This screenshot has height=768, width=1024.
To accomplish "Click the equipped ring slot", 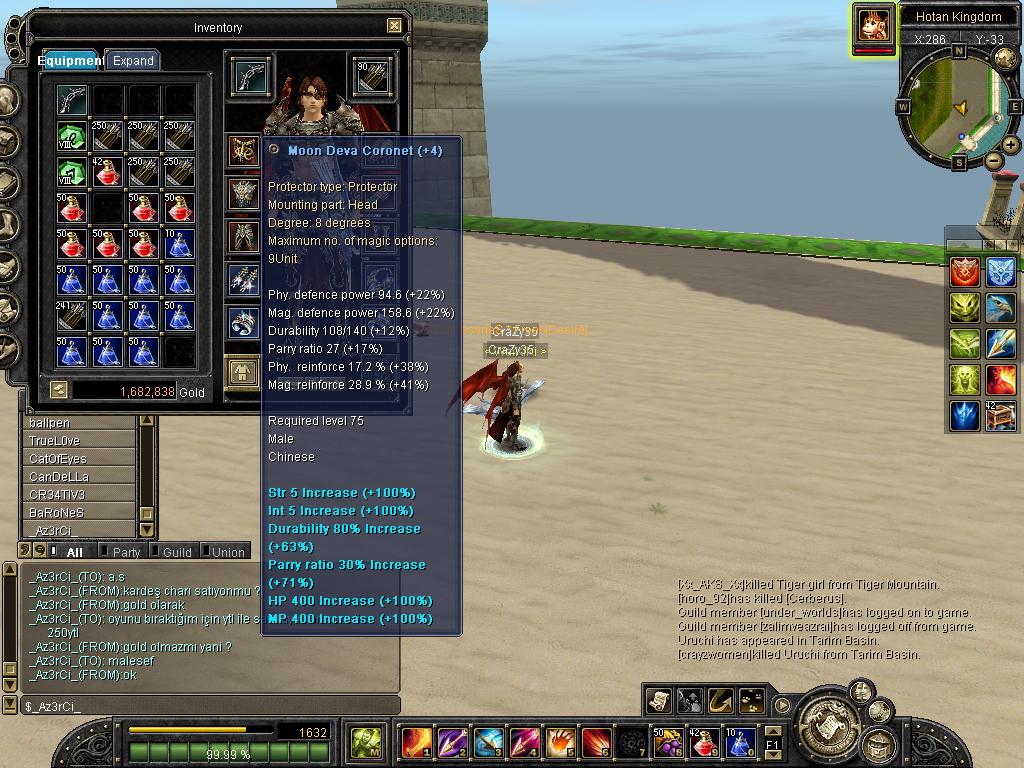I will [x=244, y=322].
